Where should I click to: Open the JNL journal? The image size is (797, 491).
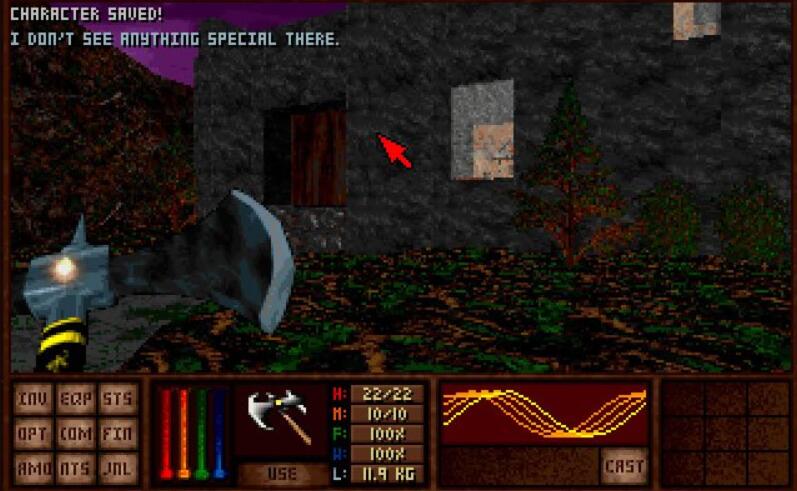point(118,467)
